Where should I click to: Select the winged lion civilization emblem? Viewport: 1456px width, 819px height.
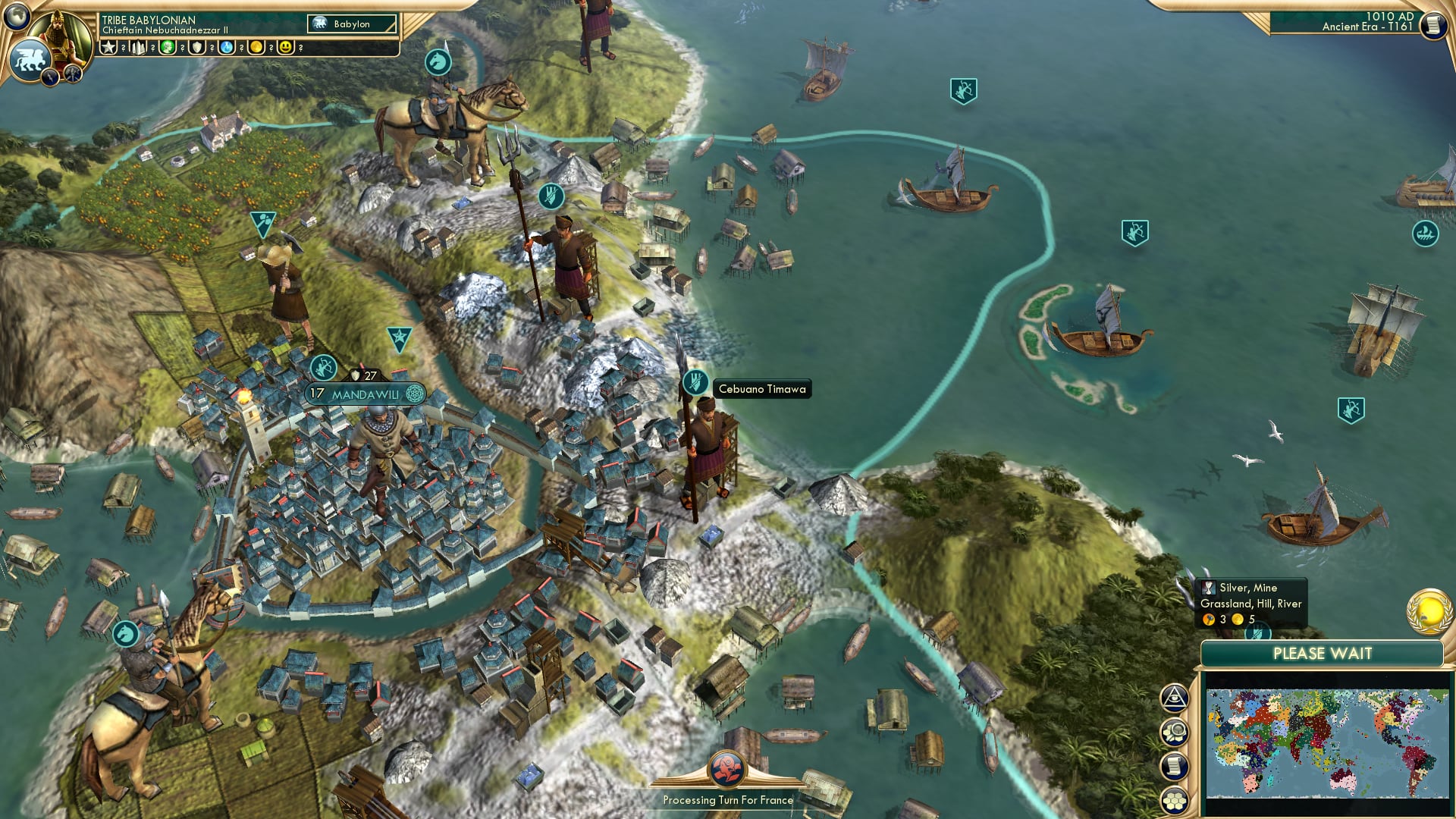[x=29, y=59]
